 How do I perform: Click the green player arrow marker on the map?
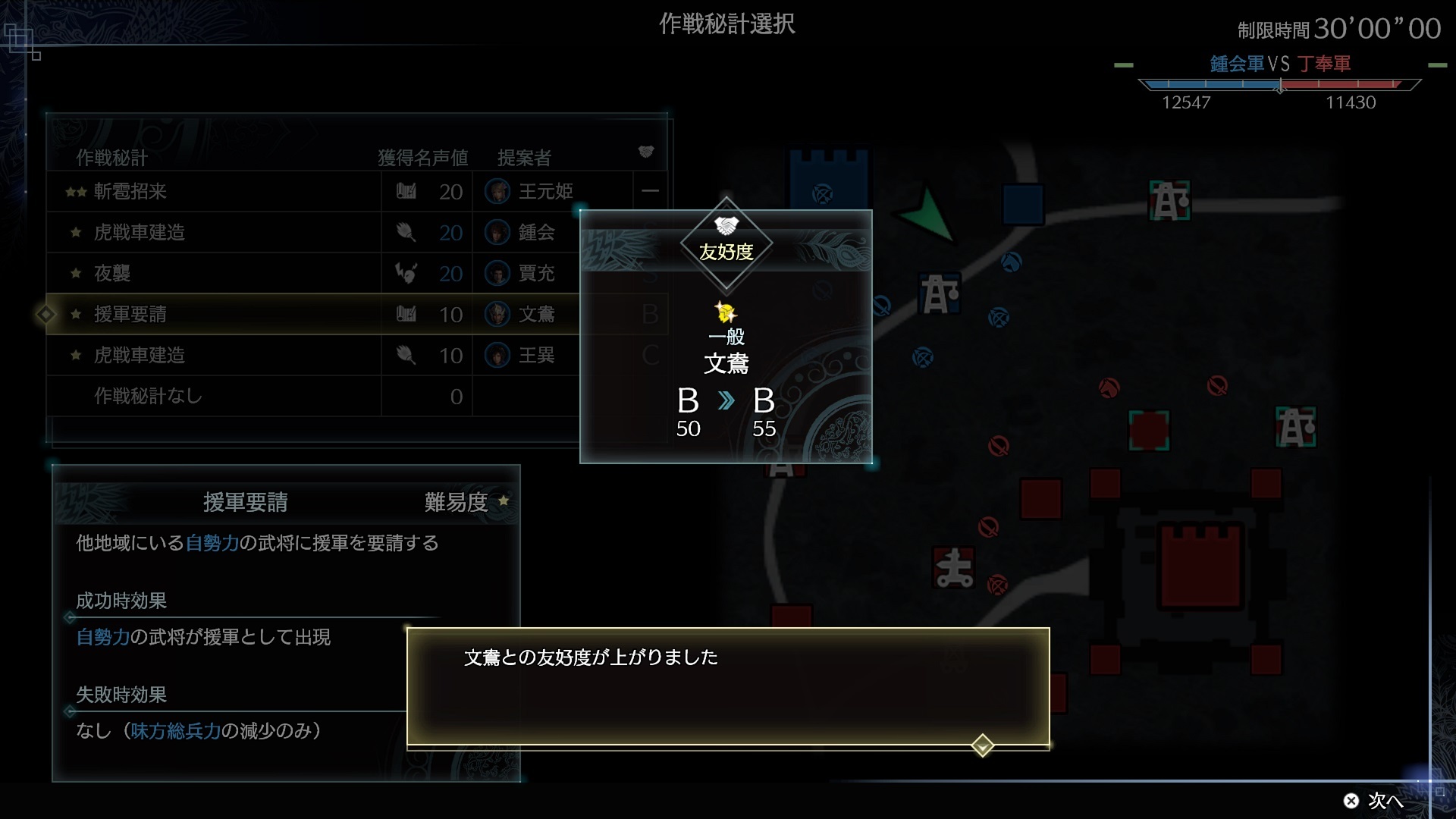927,214
